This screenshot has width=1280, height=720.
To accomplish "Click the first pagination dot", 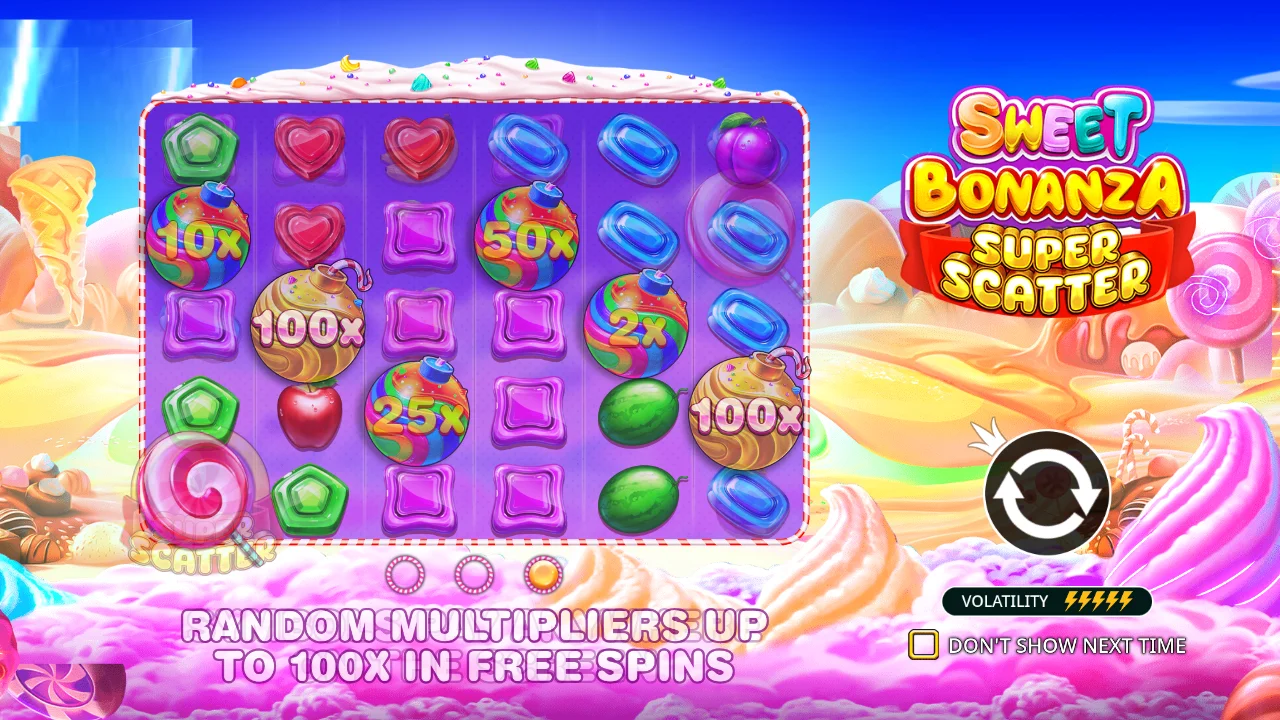I will 407,575.
